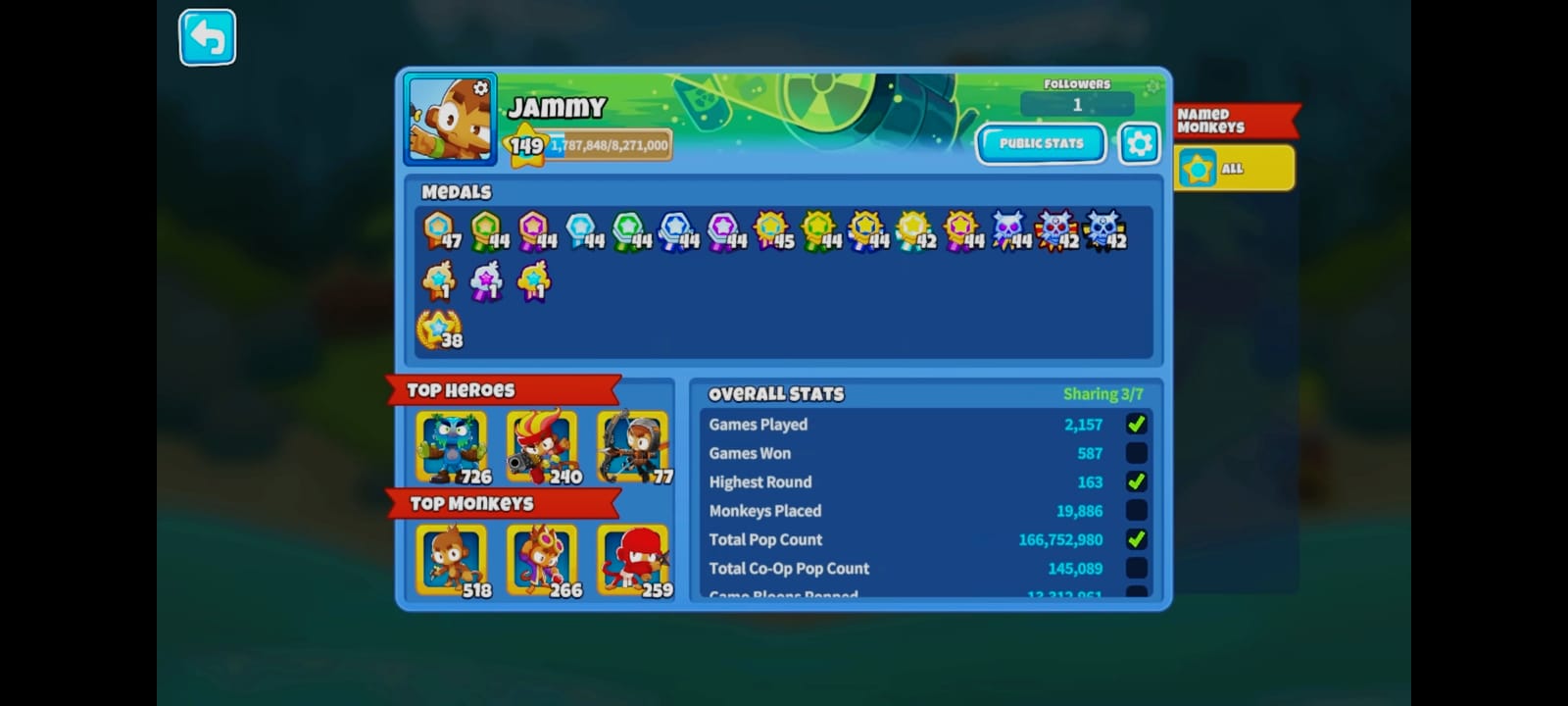Click the first medal showing 47
The width and height of the screenshot is (1568, 706).
(439, 228)
